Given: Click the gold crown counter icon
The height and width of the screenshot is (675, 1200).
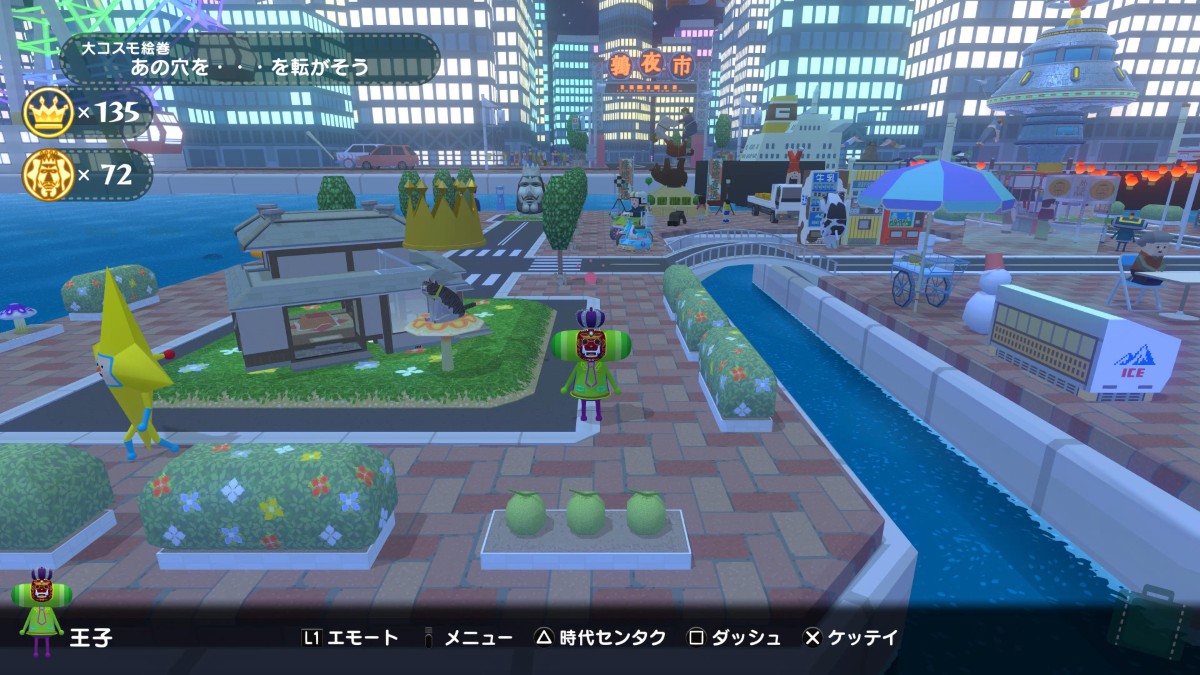Looking at the screenshot, I should point(48,112).
